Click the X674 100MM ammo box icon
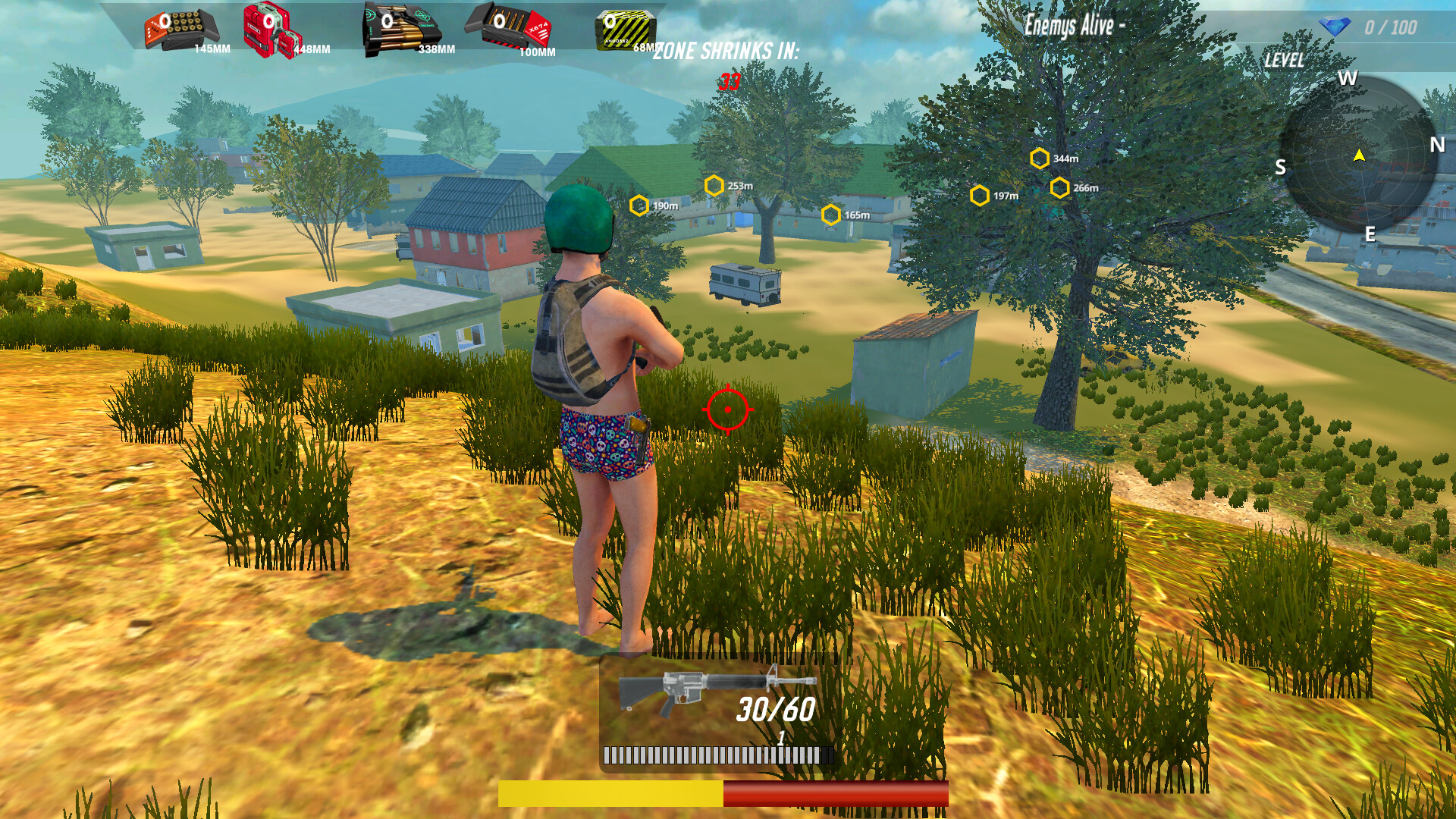The height and width of the screenshot is (819, 1456). [x=508, y=25]
